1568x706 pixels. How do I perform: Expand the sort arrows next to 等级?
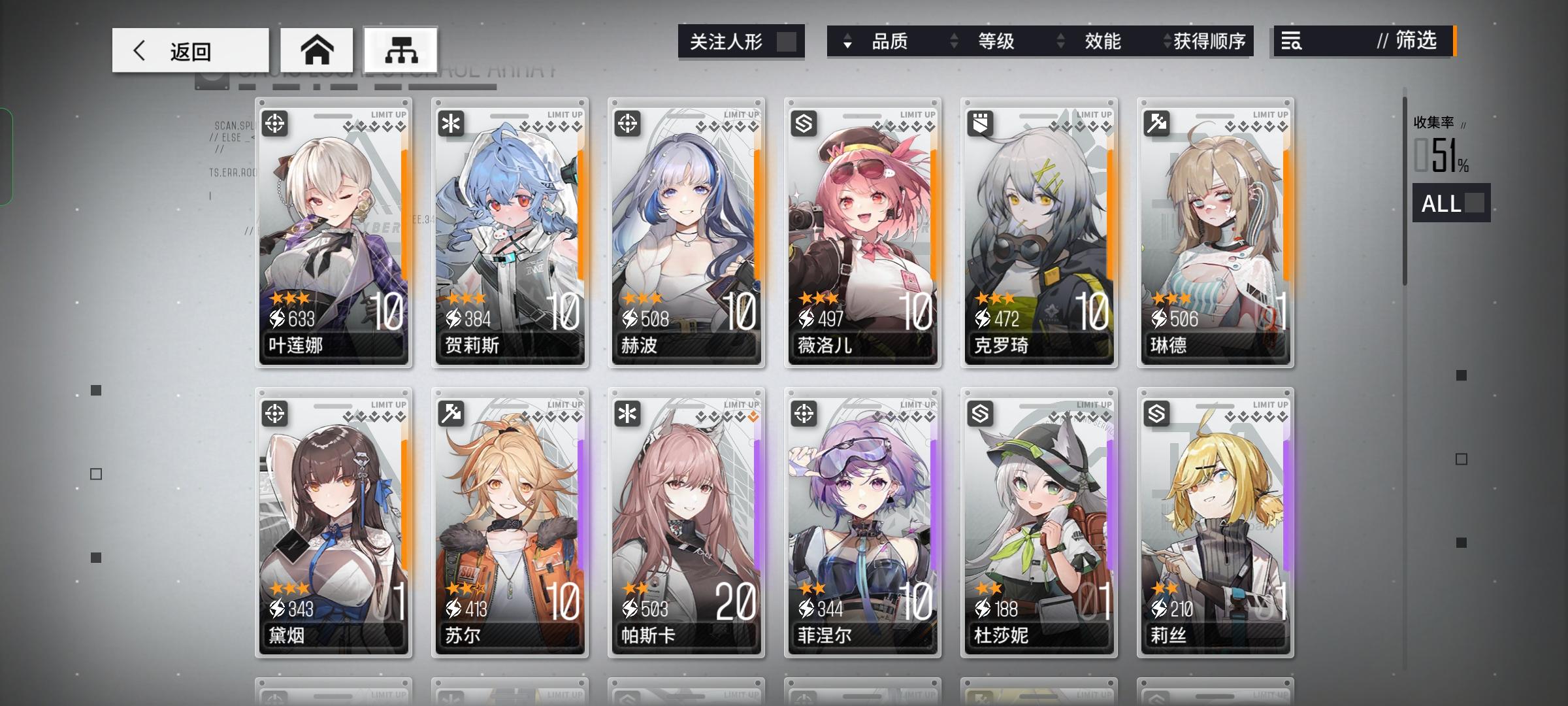953,41
